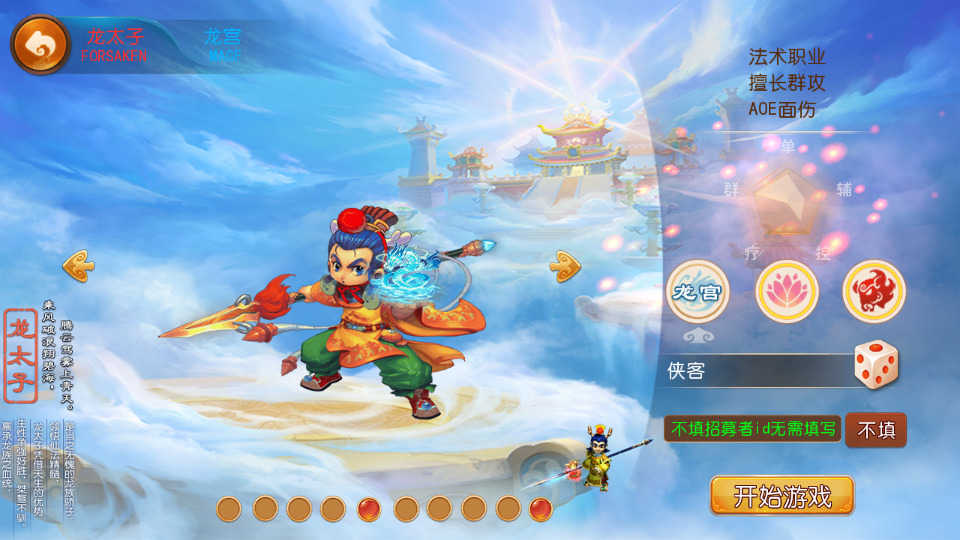Screen dimensions: 960x540
Task: Click the round cloud back button
Action: pos(40,44)
